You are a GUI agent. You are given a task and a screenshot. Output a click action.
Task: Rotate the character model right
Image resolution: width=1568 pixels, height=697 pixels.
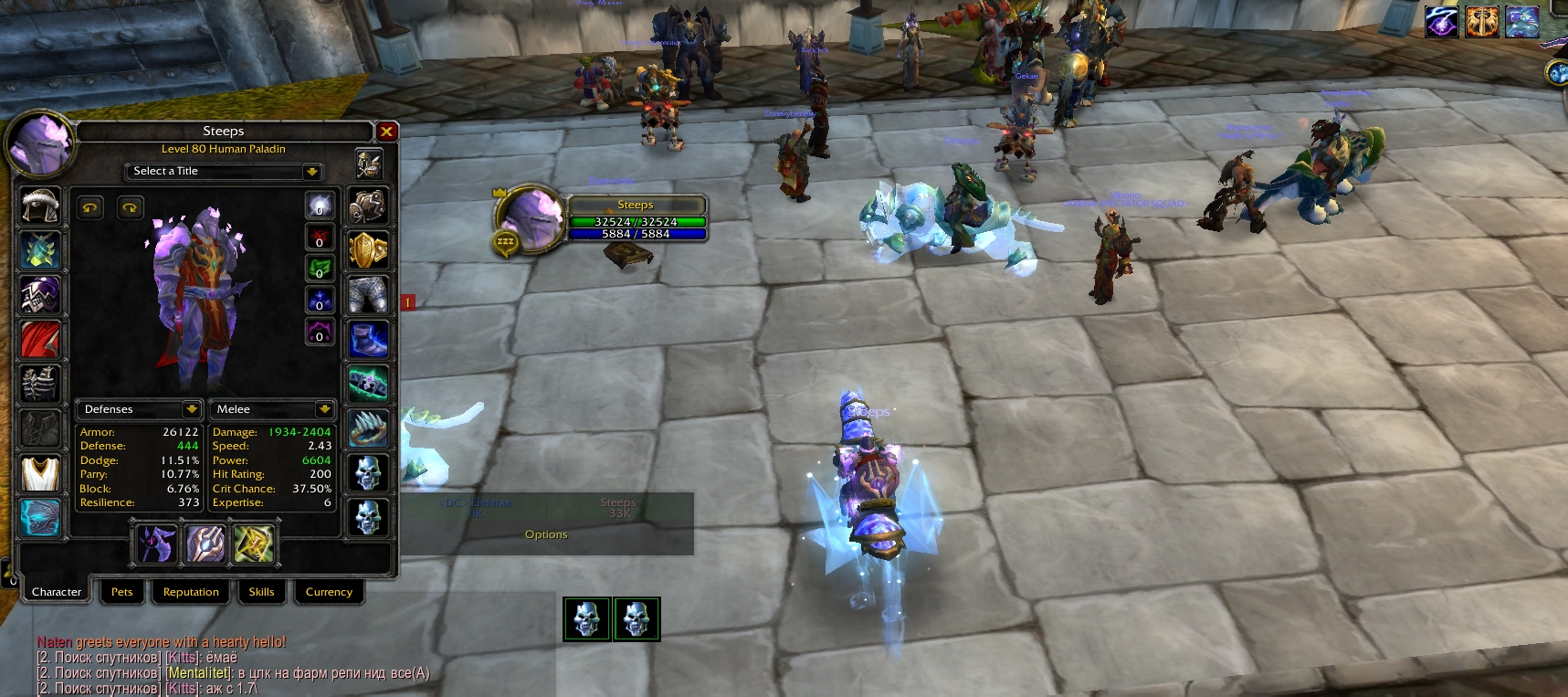tap(130, 208)
